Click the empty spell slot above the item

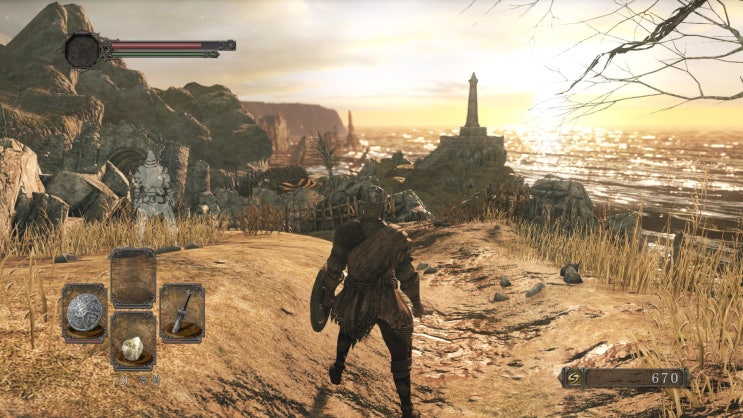133,278
